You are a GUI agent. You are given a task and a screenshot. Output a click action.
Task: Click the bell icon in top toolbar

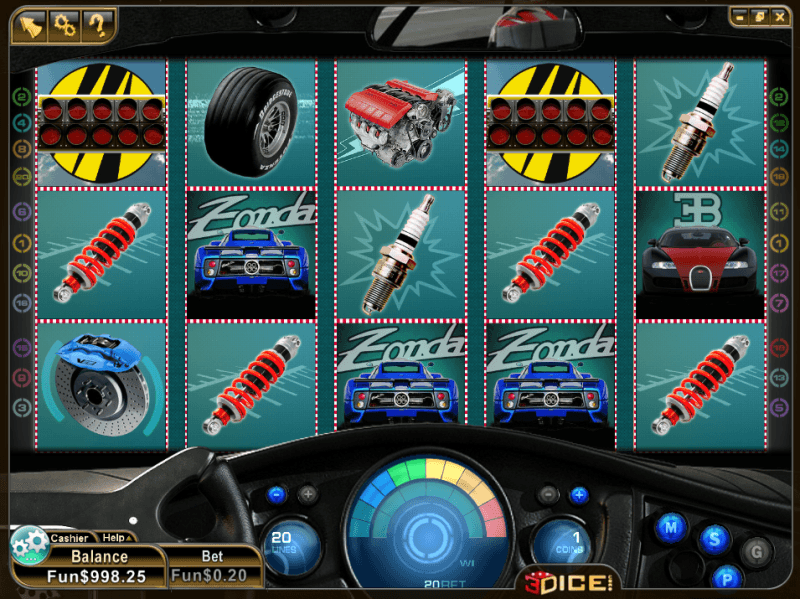coord(30,23)
